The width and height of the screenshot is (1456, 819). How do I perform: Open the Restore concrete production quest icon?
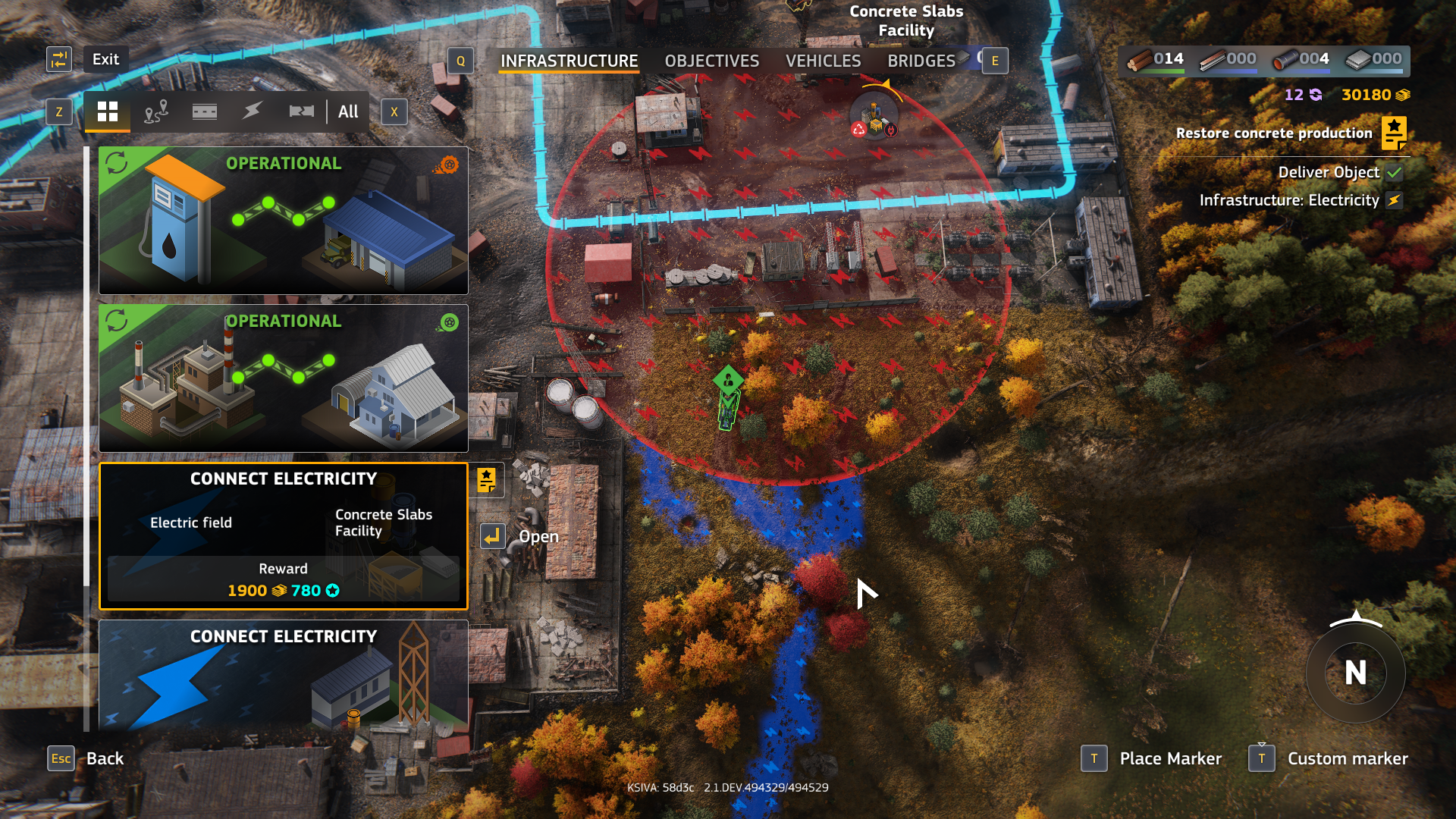pyautogui.click(x=1392, y=132)
